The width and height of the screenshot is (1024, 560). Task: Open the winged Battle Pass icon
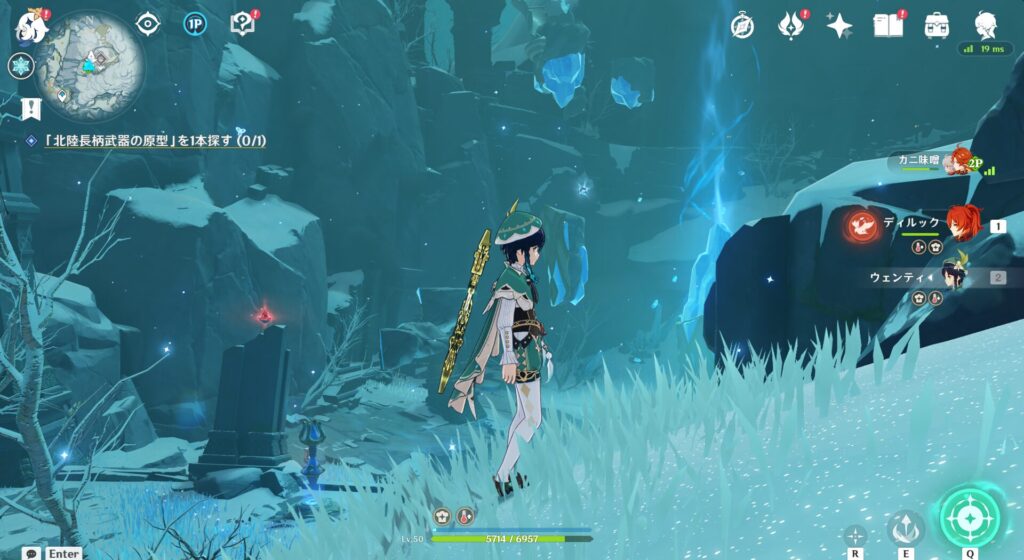pos(792,26)
